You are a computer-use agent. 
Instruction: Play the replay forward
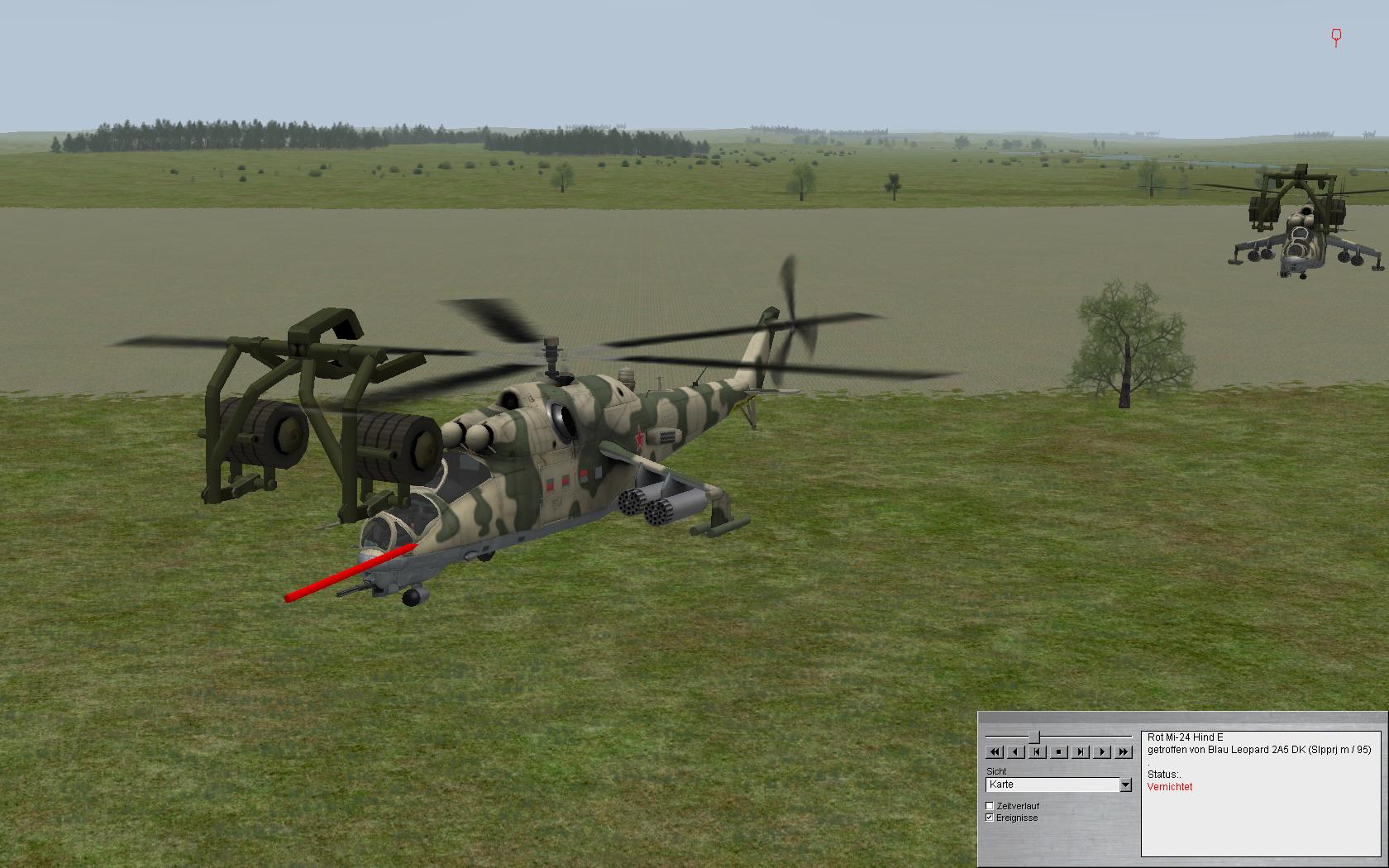point(1102,752)
